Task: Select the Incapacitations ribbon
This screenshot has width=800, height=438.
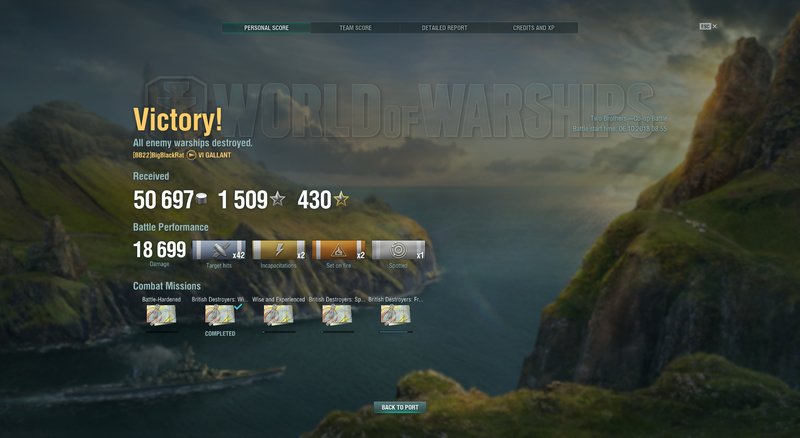Action: point(279,249)
